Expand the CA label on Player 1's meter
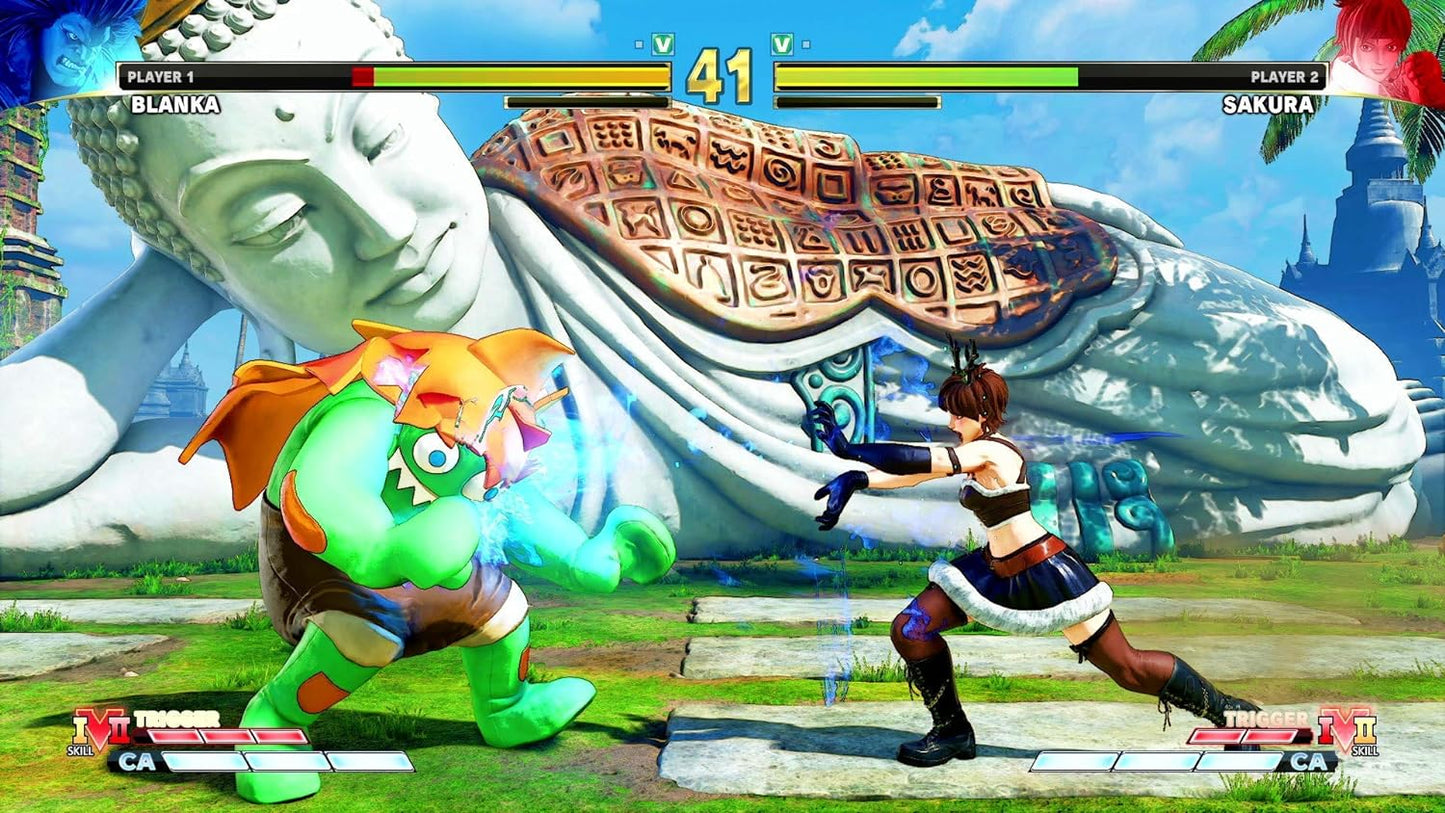 [x=138, y=760]
